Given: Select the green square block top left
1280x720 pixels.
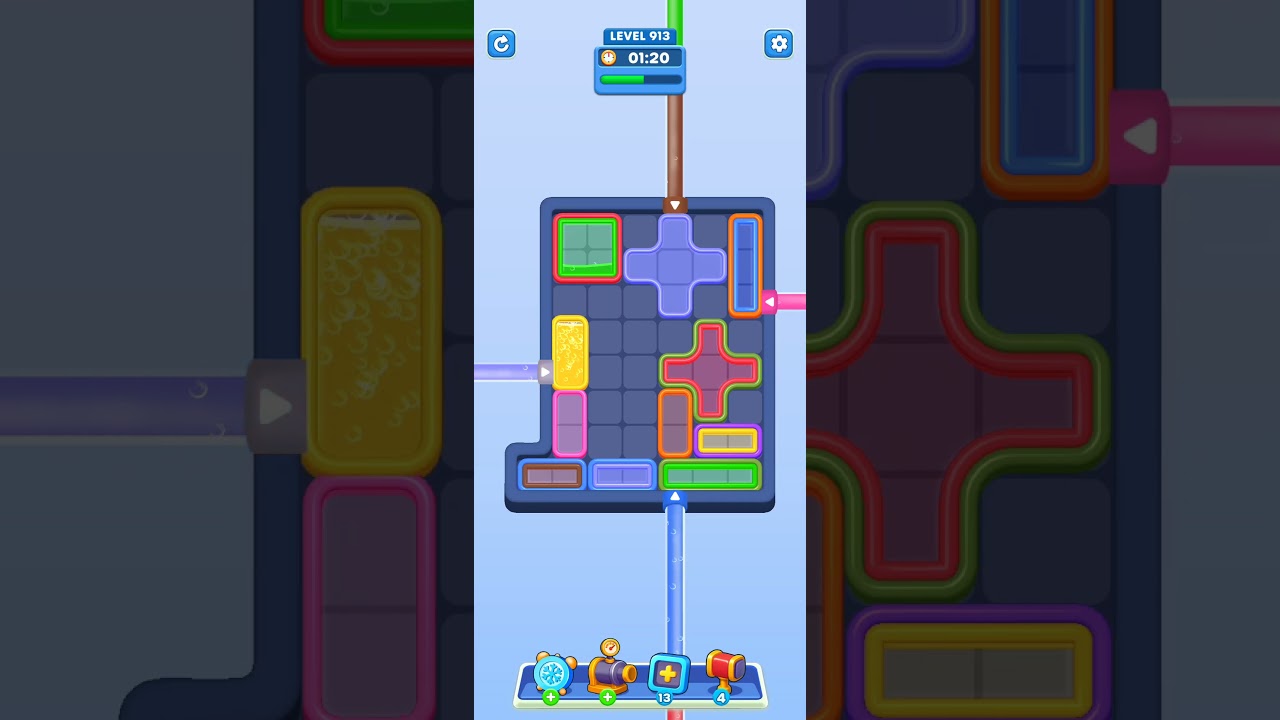Looking at the screenshot, I should [587, 246].
